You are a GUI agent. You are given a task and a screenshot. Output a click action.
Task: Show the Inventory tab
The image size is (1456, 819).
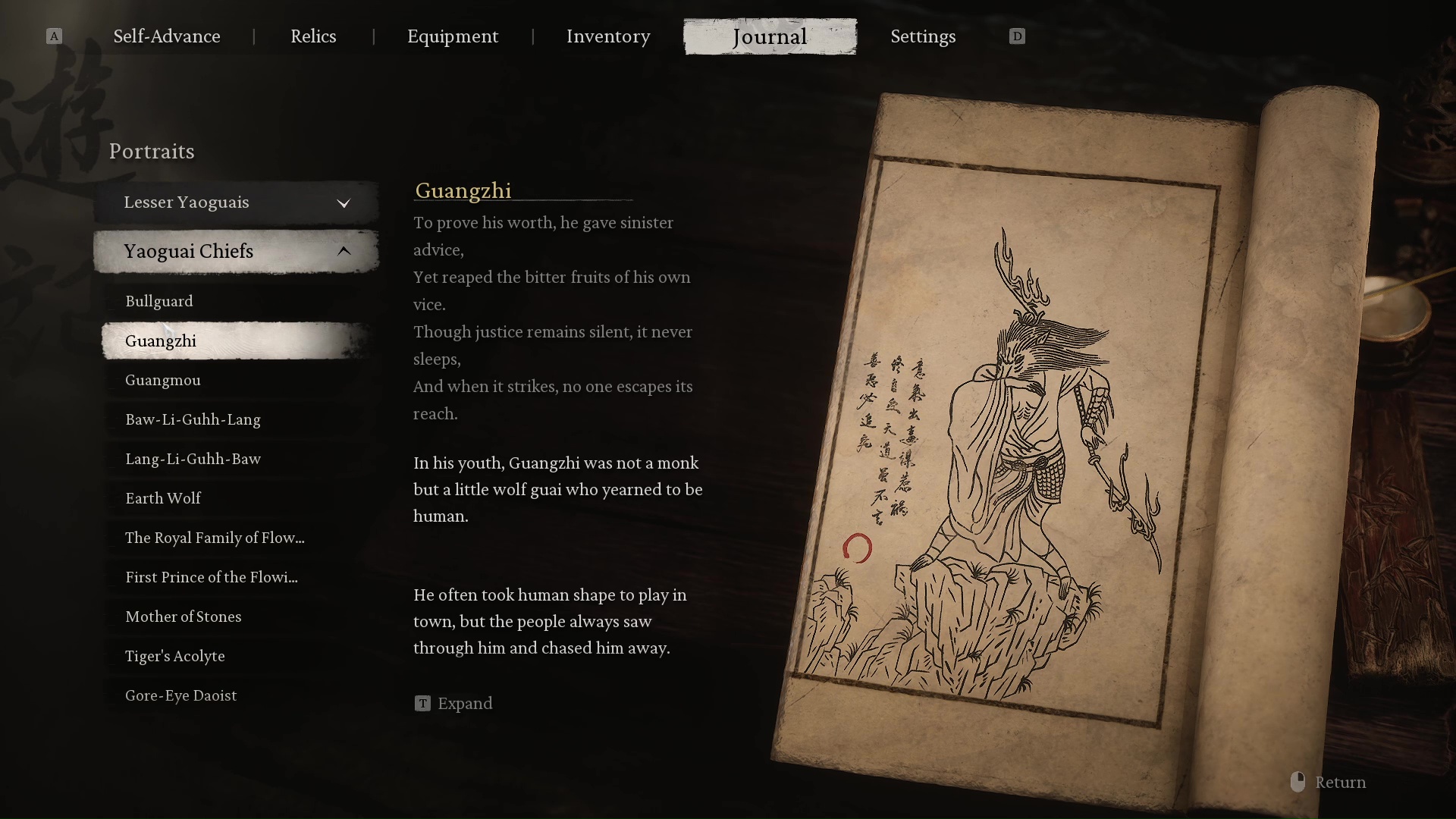608,36
